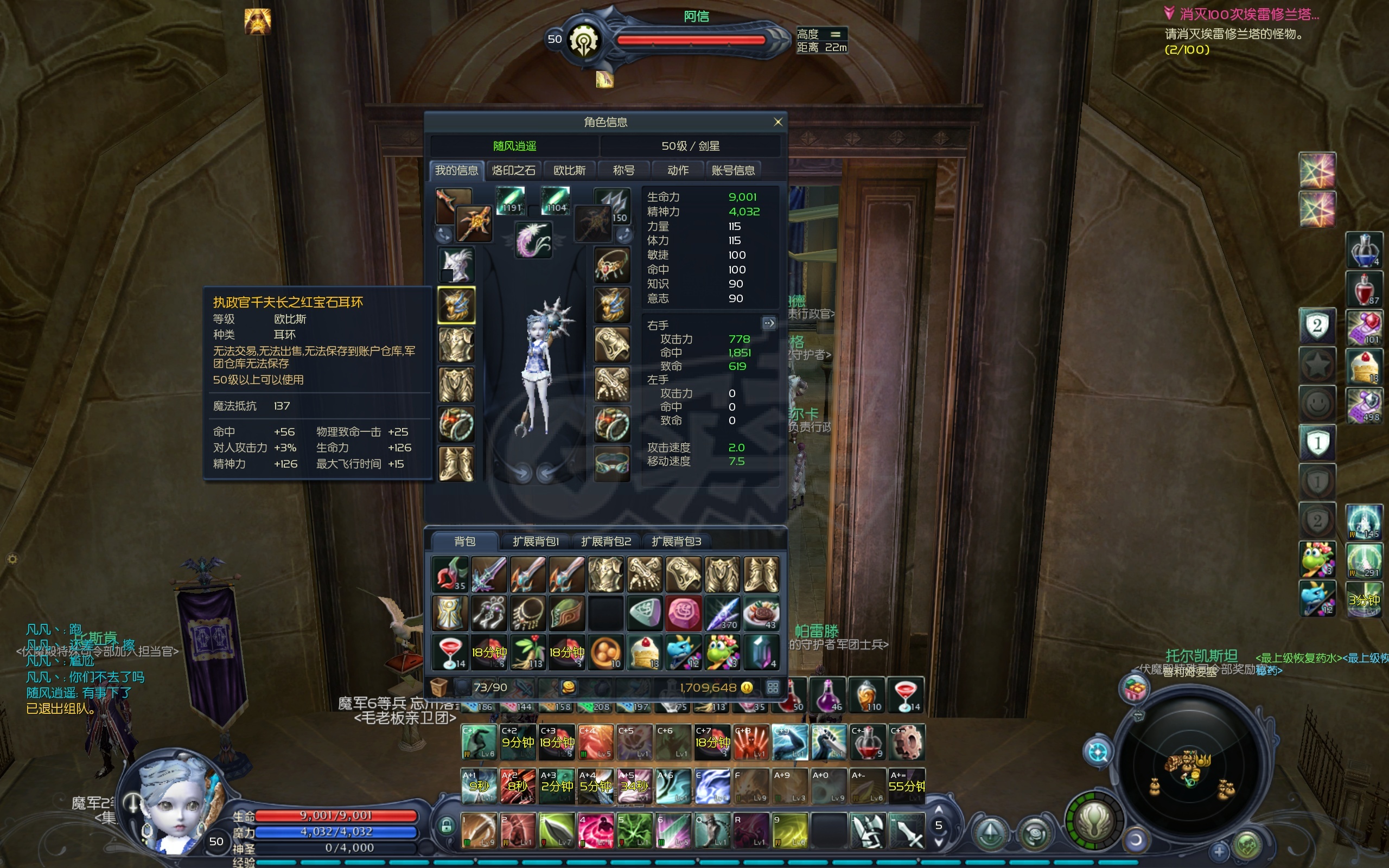Select the 背包 main bag tab
Viewport: 1389px width, 868px height.
pos(464,541)
